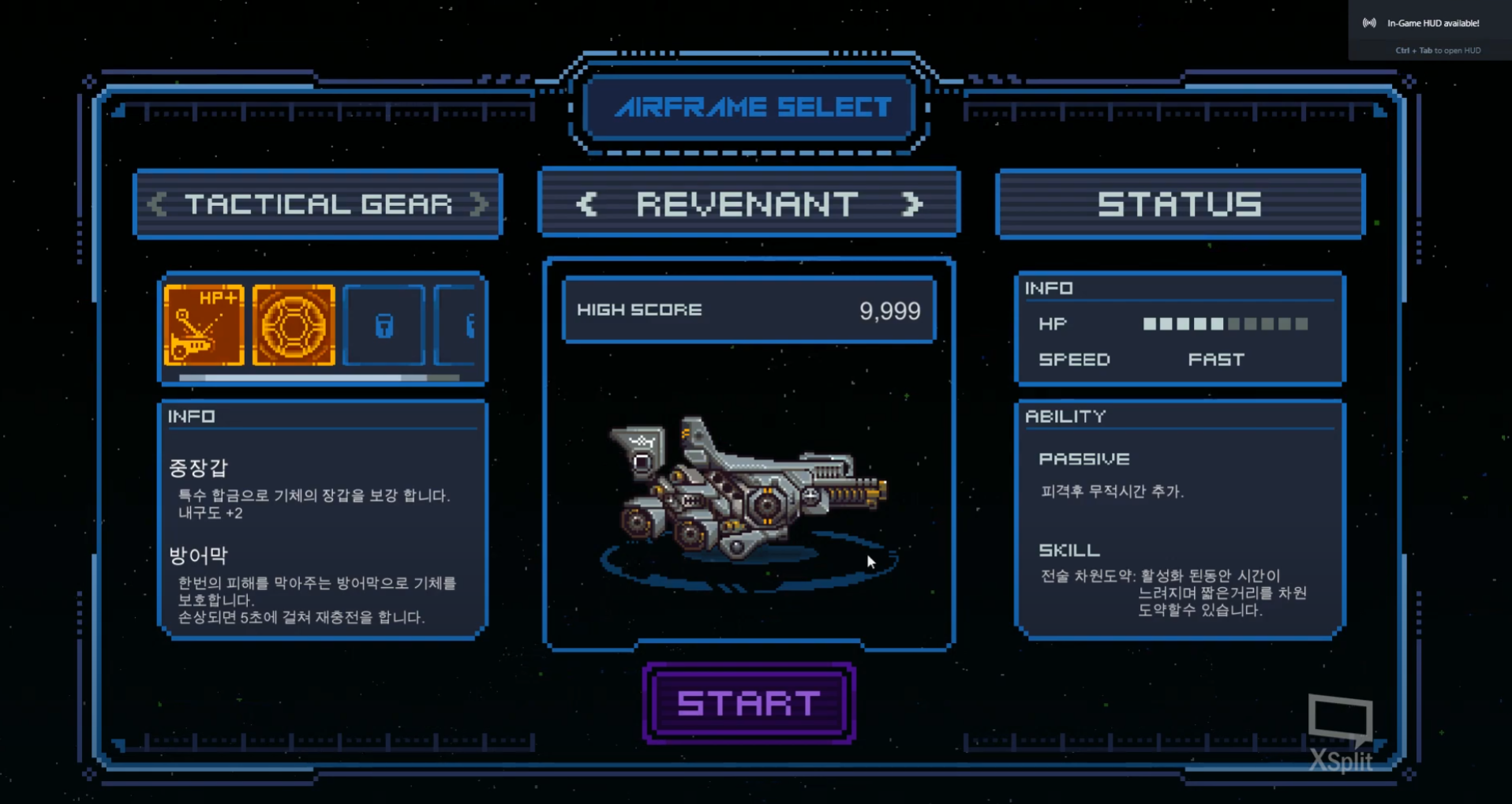Image resolution: width=1512 pixels, height=804 pixels.
Task: Go to the previous Tactical Gear page
Action: (x=157, y=205)
